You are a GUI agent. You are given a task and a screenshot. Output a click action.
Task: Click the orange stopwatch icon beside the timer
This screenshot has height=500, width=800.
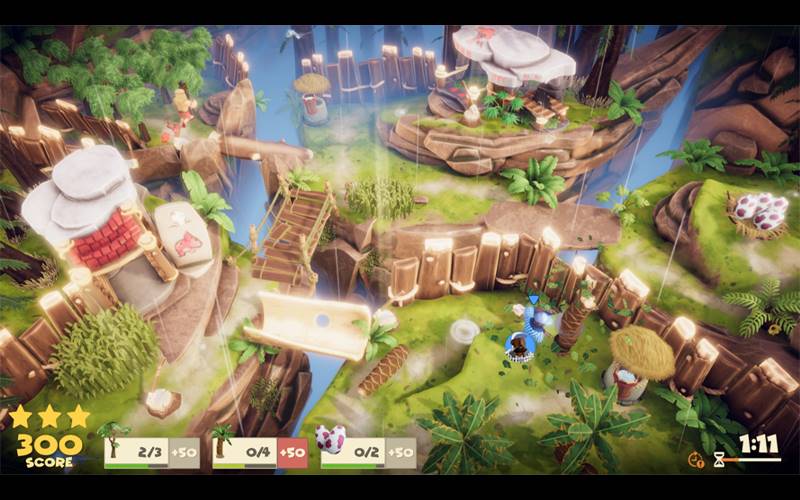click(x=696, y=459)
